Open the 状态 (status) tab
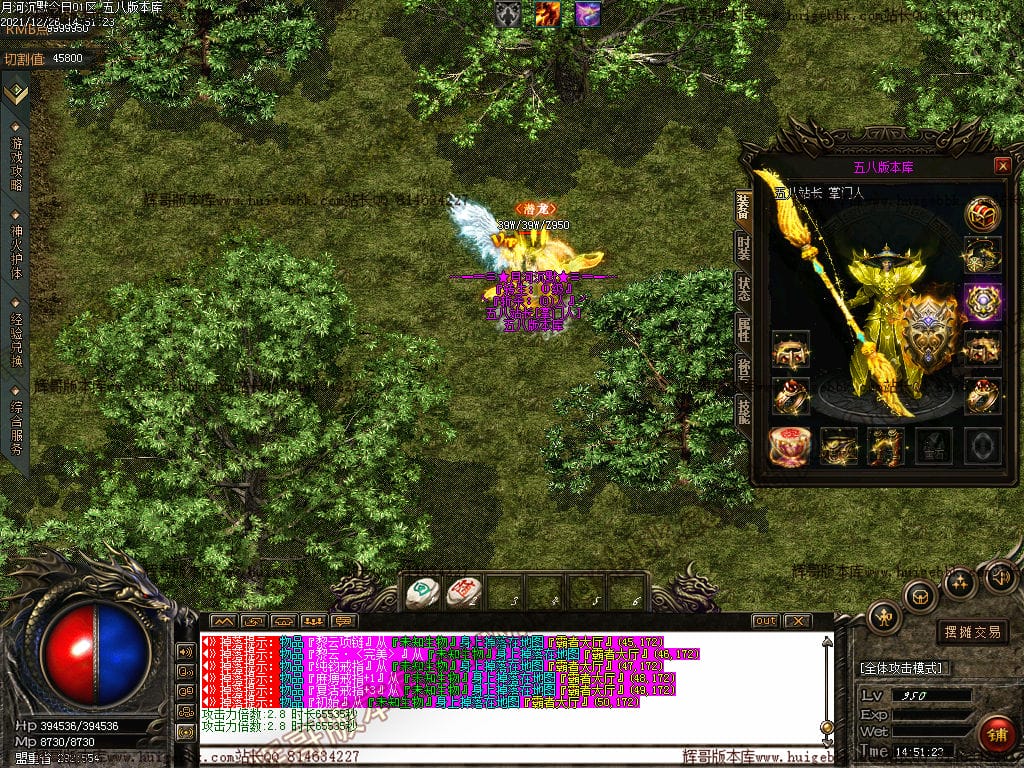Image resolution: width=1024 pixels, height=768 pixels. click(x=743, y=289)
